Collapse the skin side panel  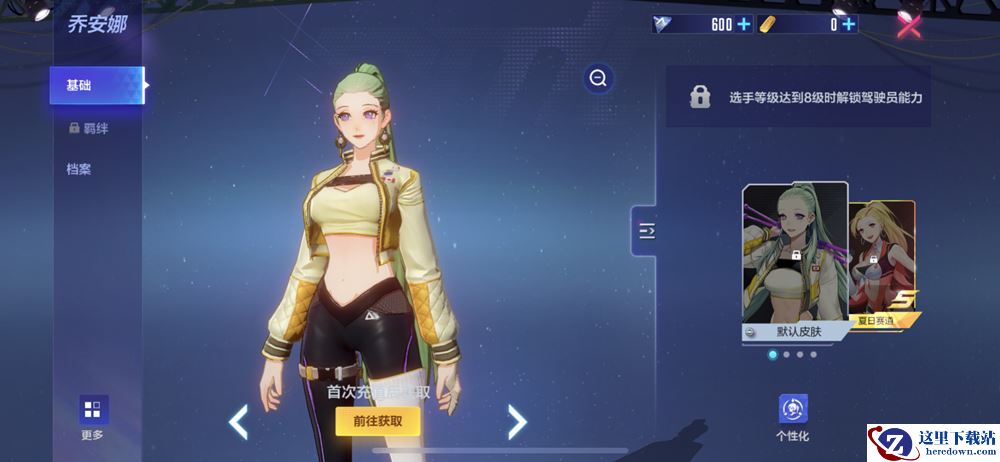pos(645,232)
